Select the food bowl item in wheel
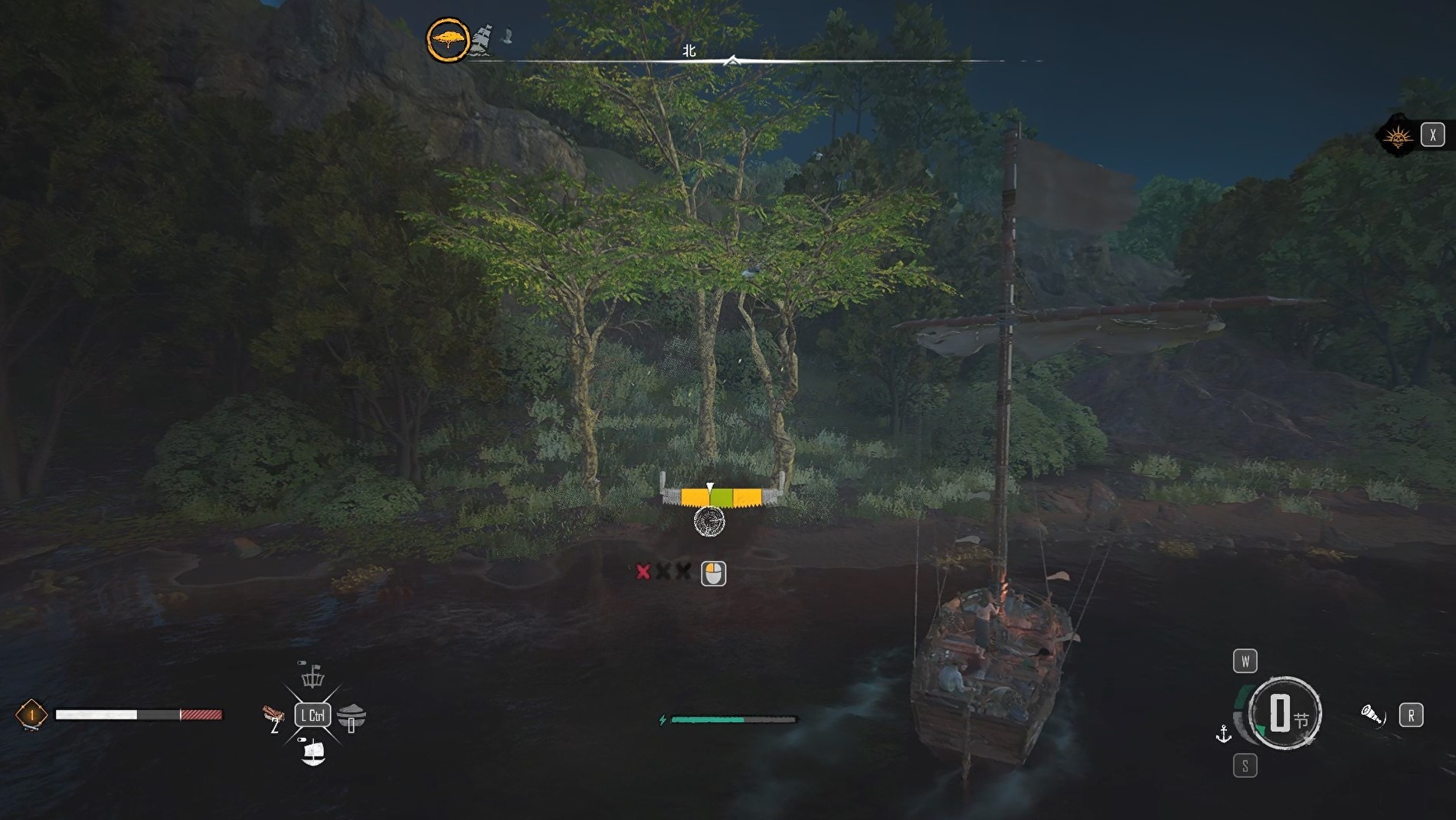Image resolution: width=1456 pixels, height=820 pixels. (352, 717)
